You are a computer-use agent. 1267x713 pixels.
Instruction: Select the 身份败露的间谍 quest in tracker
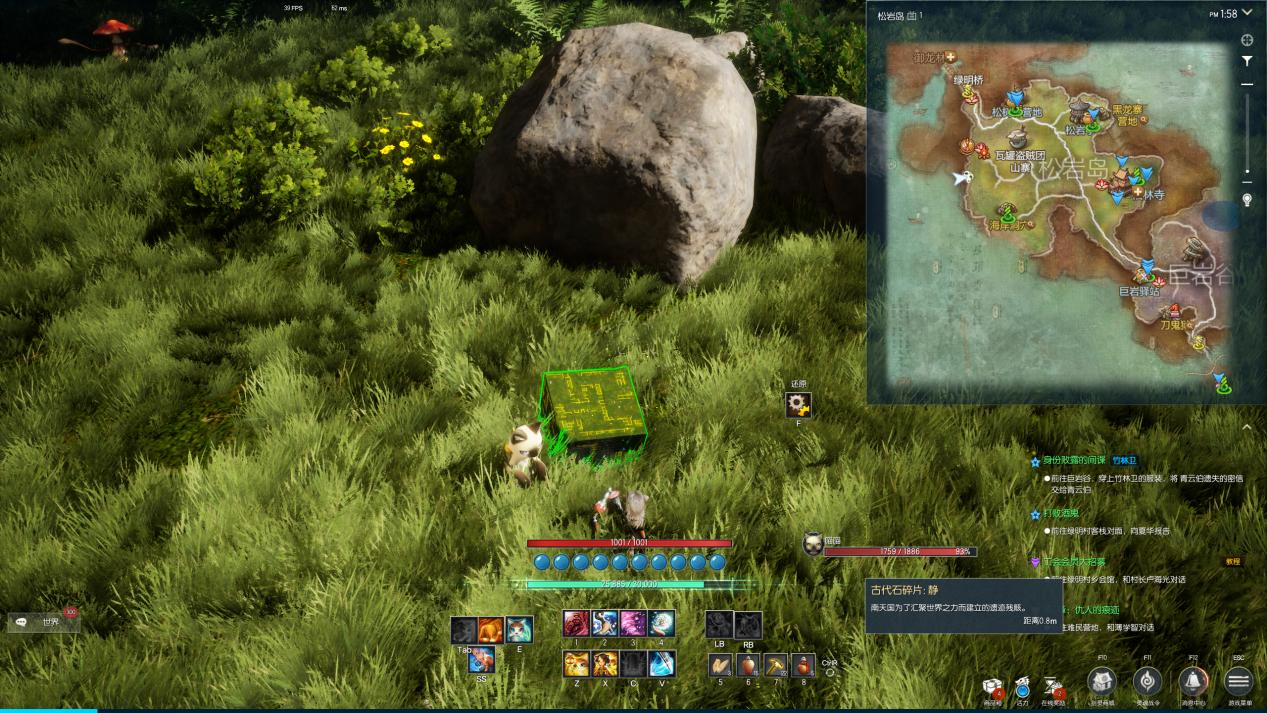point(1074,460)
